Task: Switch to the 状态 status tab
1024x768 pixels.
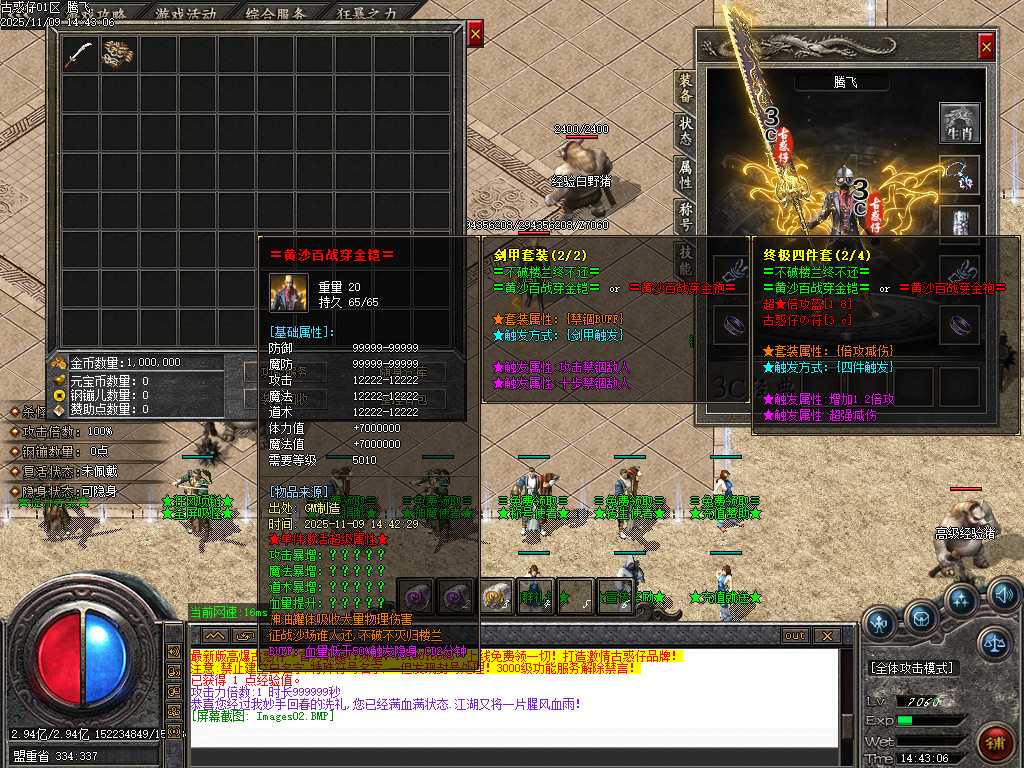Action: 685,132
